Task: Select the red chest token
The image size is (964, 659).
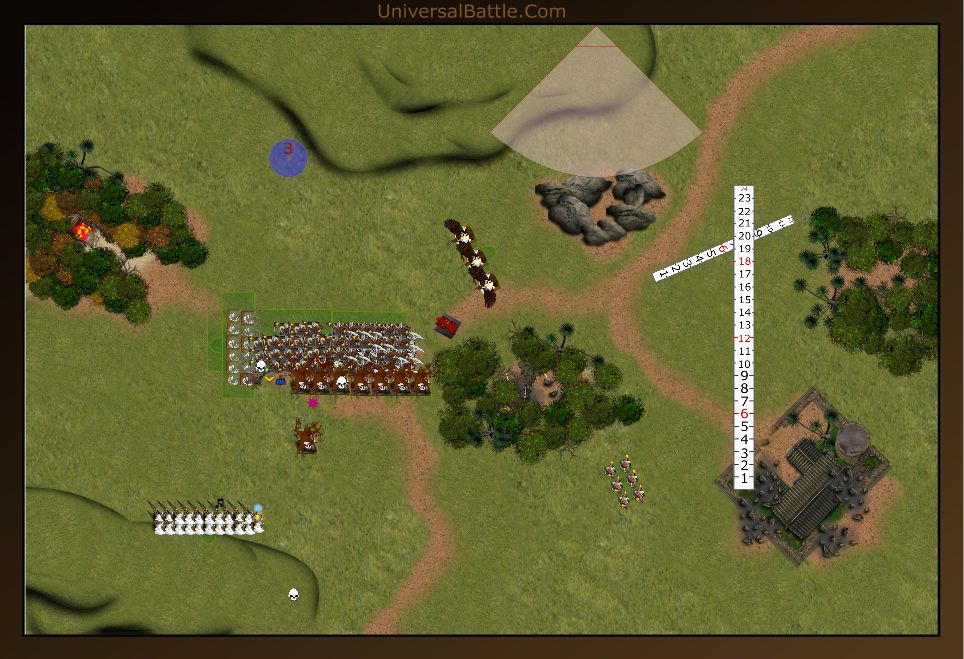Action: click(448, 325)
